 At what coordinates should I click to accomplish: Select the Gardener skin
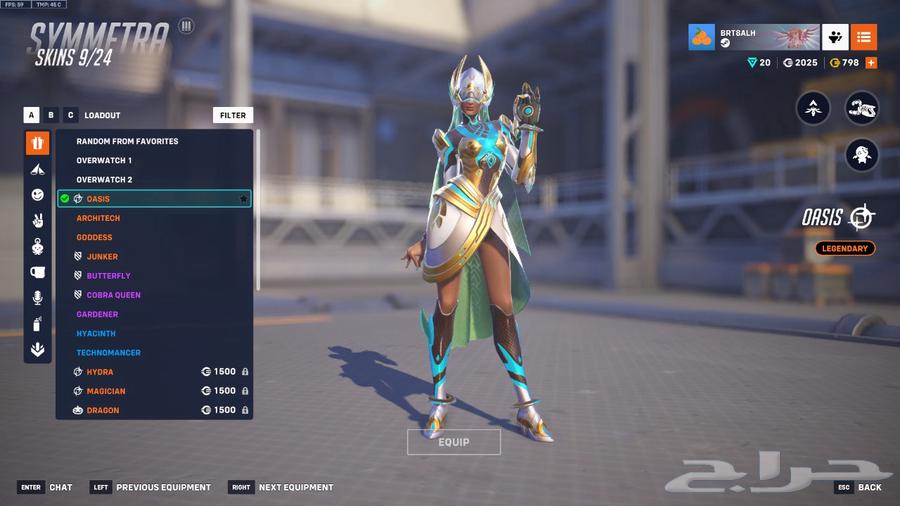pos(98,314)
